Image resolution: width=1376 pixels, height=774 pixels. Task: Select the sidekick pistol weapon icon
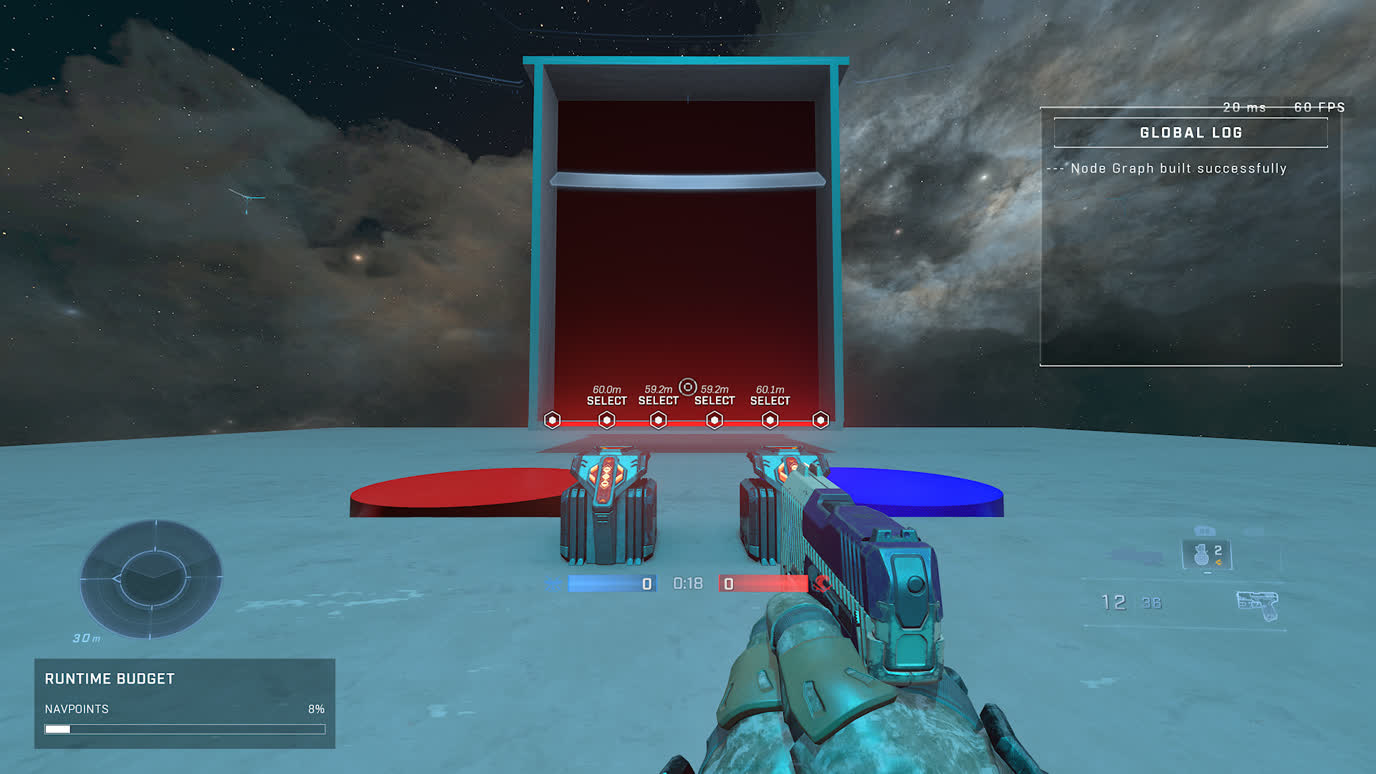coord(1257,604)
